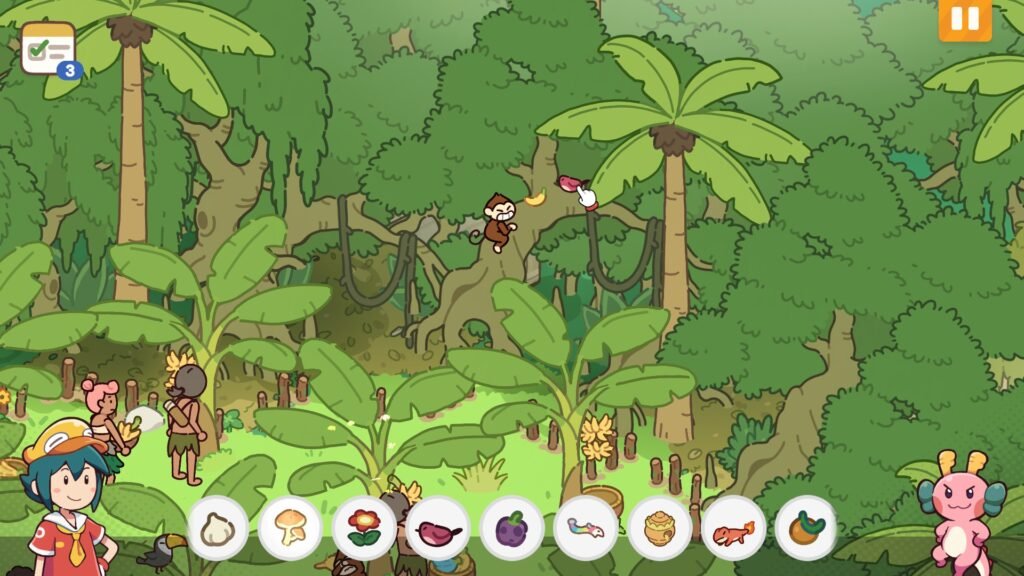Select the orange fruit with green worm
This screenshot has height=576, width=1024.
coord(806,528)
